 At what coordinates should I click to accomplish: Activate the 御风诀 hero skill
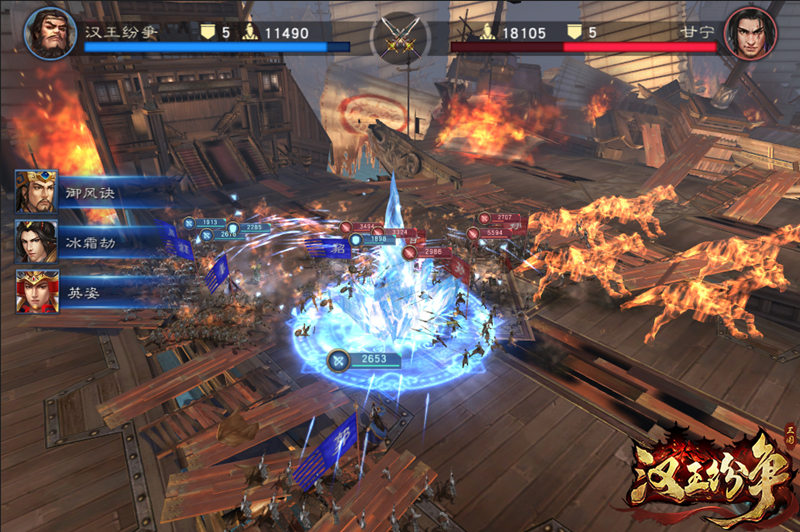click(x=37, y=192)
